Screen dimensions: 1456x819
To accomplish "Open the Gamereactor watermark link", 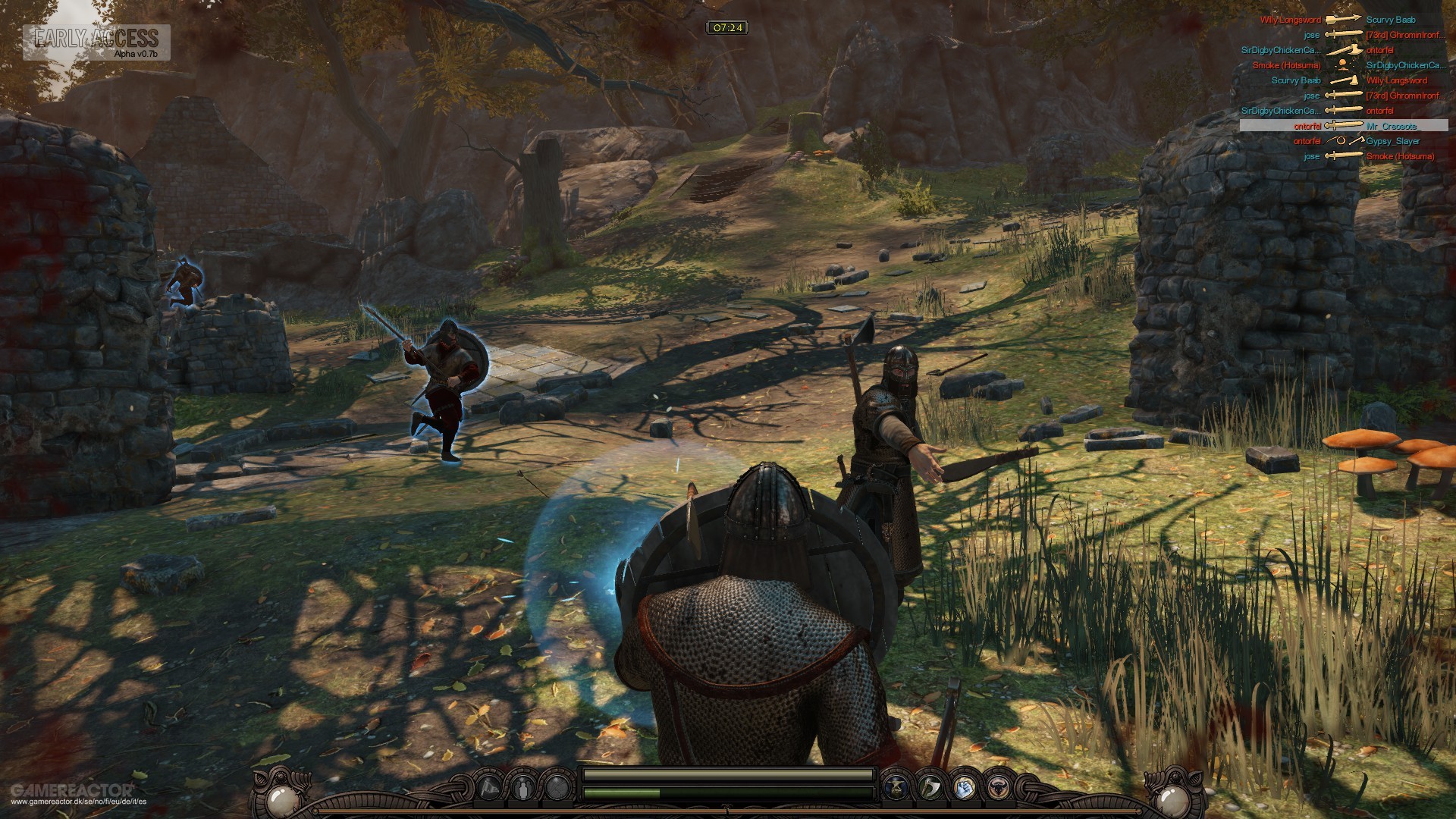I will click(x=76, y=795).
